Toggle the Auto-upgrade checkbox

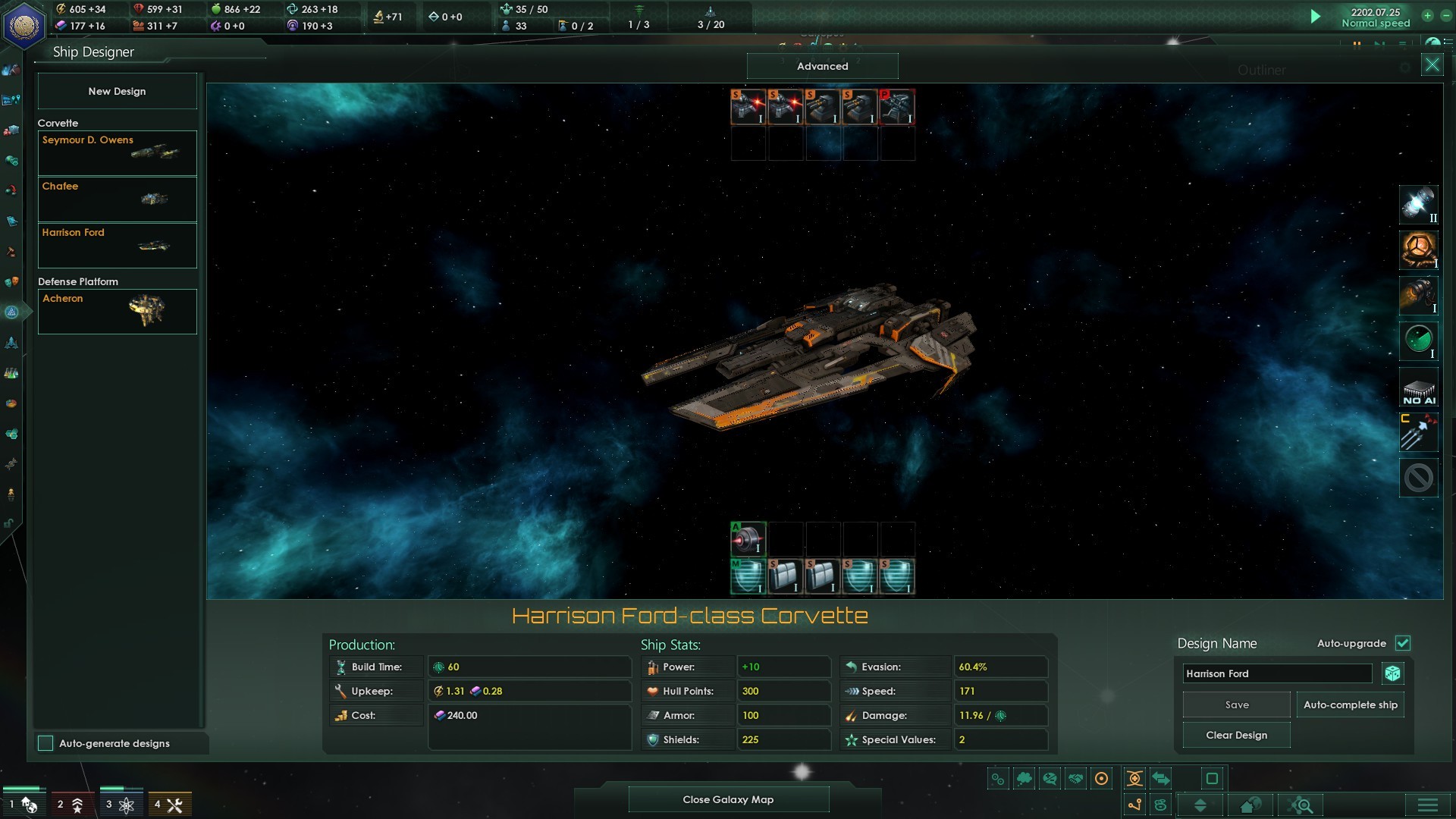pyautogui.click(x=1403, y=643)
